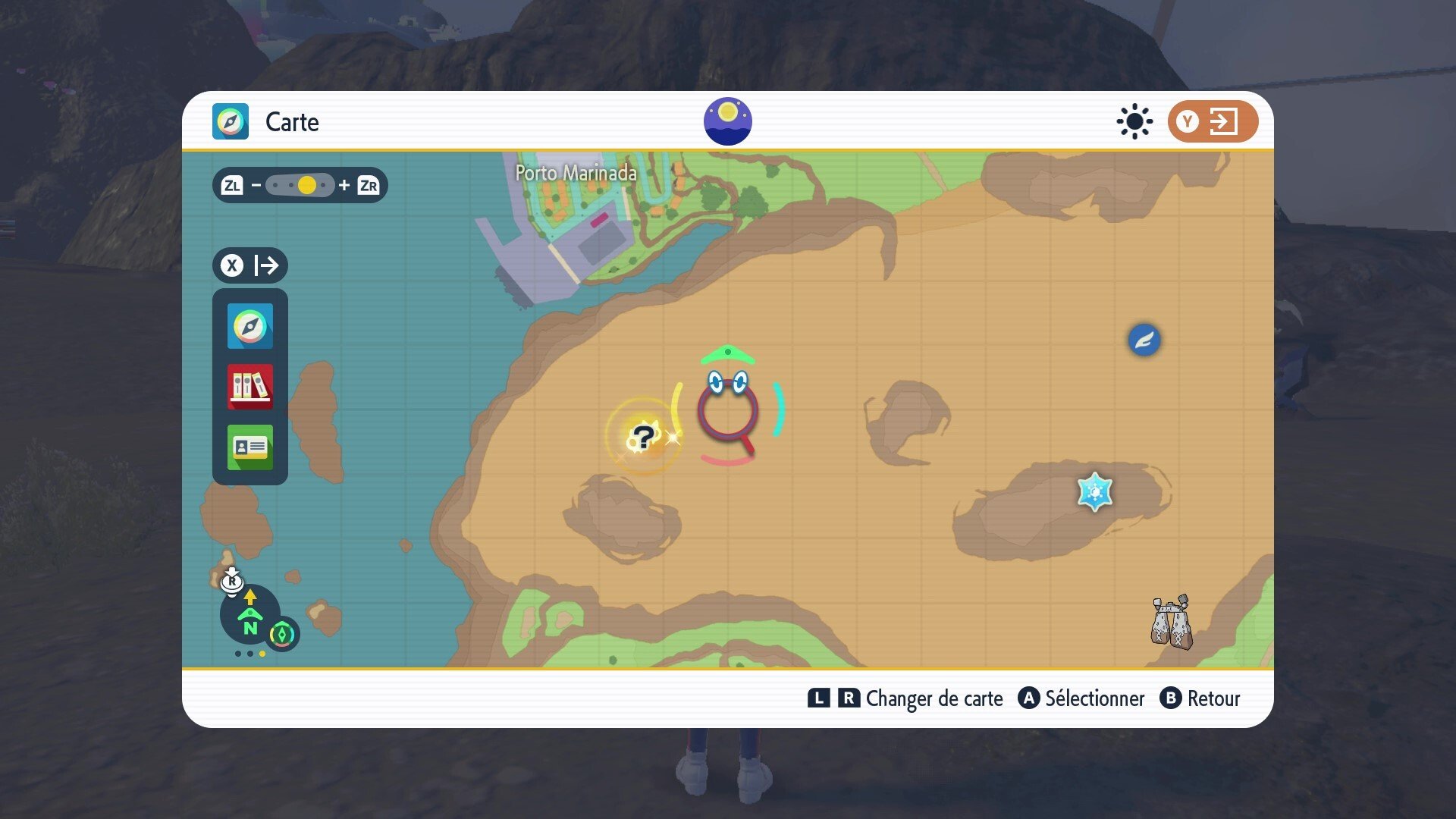Open the trainer profile card app
The height and width of the screenshot is (819, 1456).
point(250,447)
